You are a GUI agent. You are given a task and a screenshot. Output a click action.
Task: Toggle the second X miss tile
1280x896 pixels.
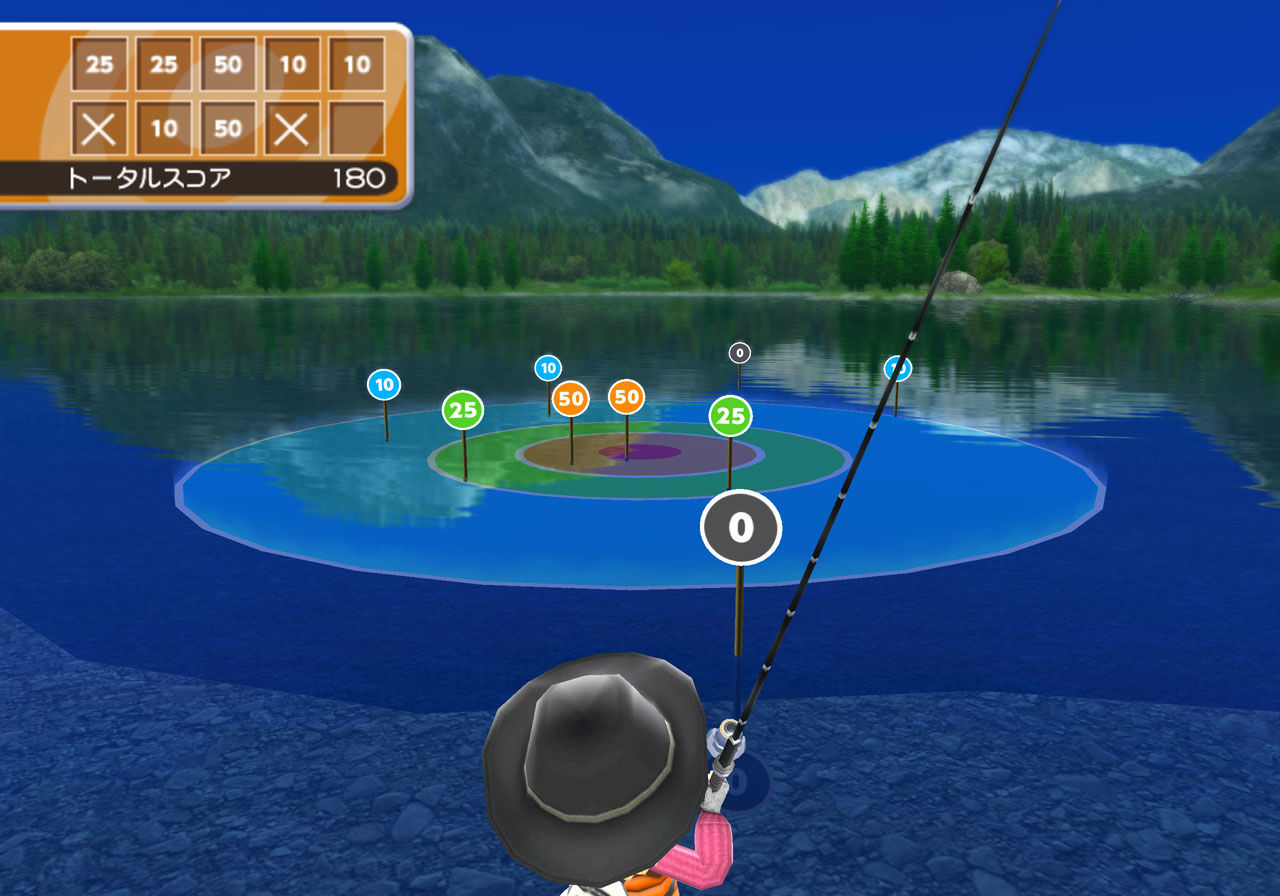coord(290,128)
